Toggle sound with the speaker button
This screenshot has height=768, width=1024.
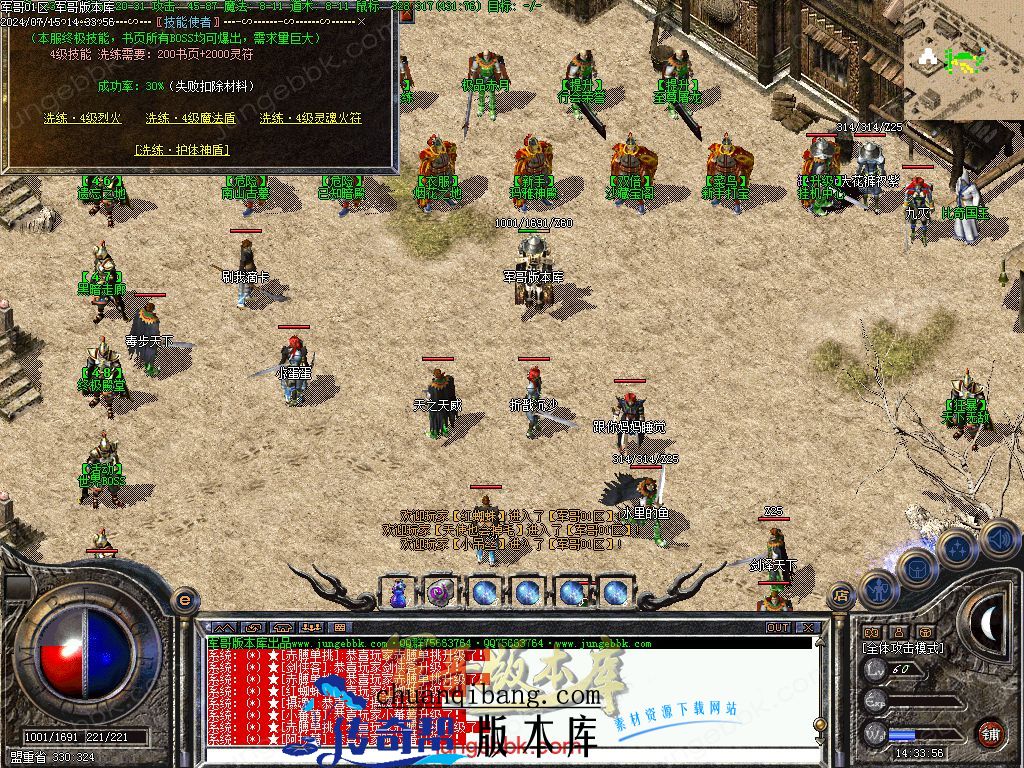click(999, 540)
